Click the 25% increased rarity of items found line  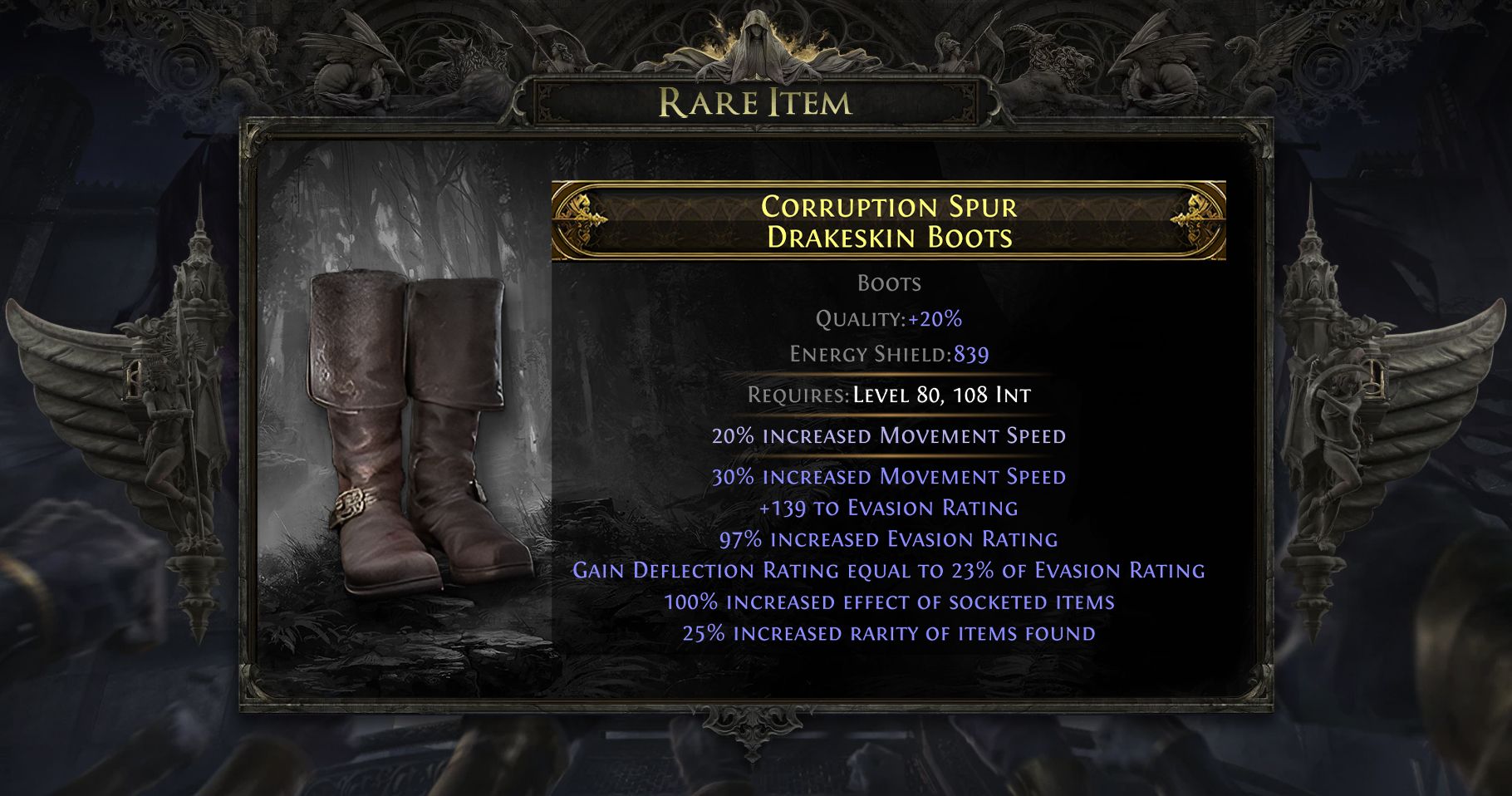click(x=889, y=633)
